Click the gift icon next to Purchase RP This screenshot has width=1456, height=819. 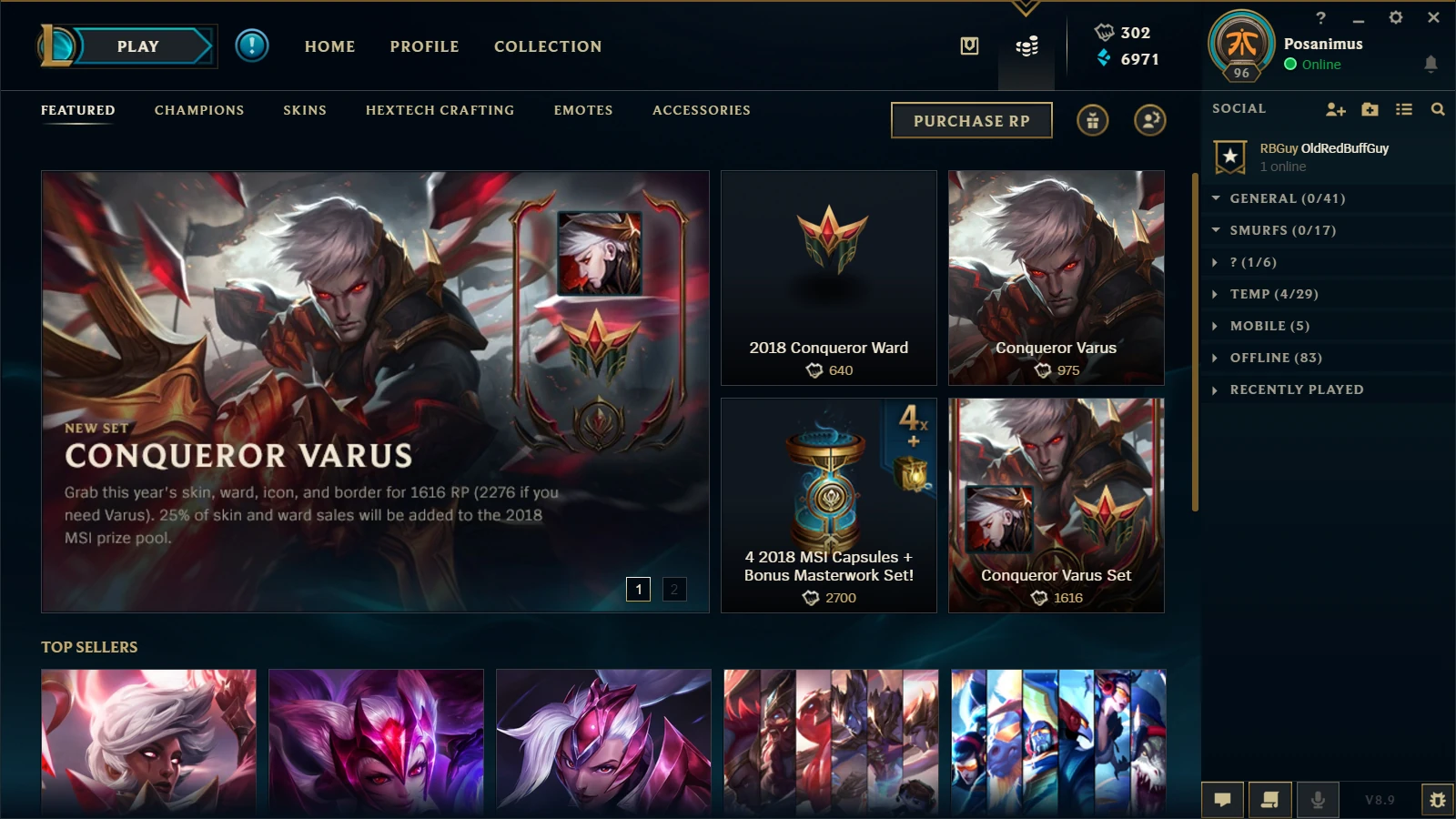(1092, 119)
